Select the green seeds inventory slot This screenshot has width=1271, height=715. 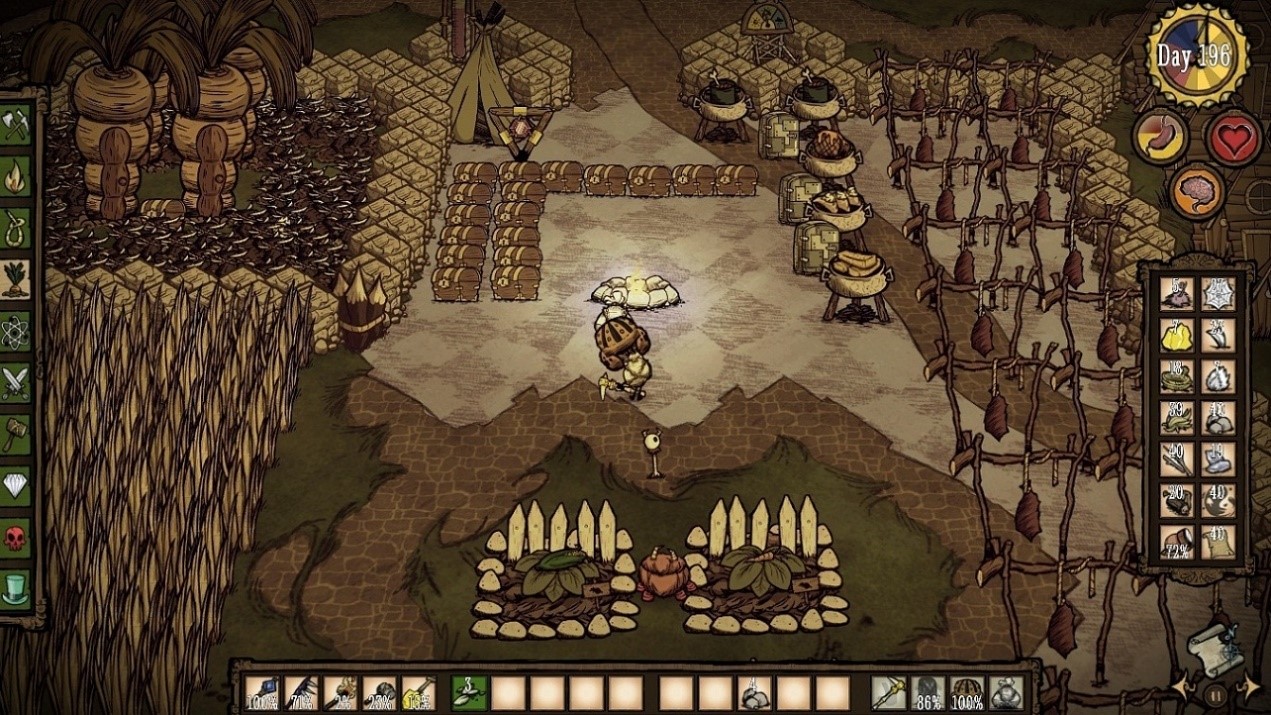pyautogui.click(x=467, y=692)
